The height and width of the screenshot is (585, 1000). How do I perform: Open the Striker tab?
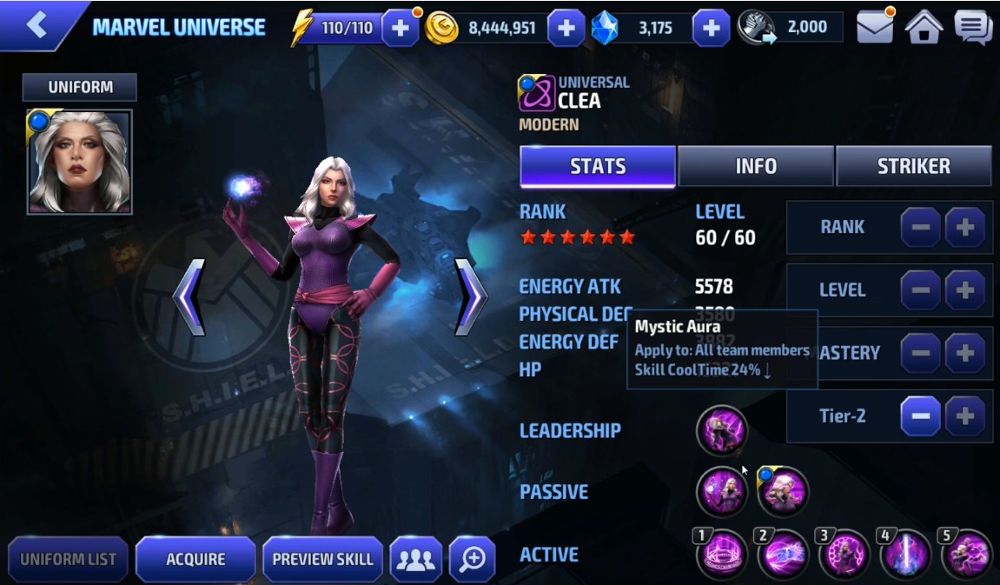[913, 166]
